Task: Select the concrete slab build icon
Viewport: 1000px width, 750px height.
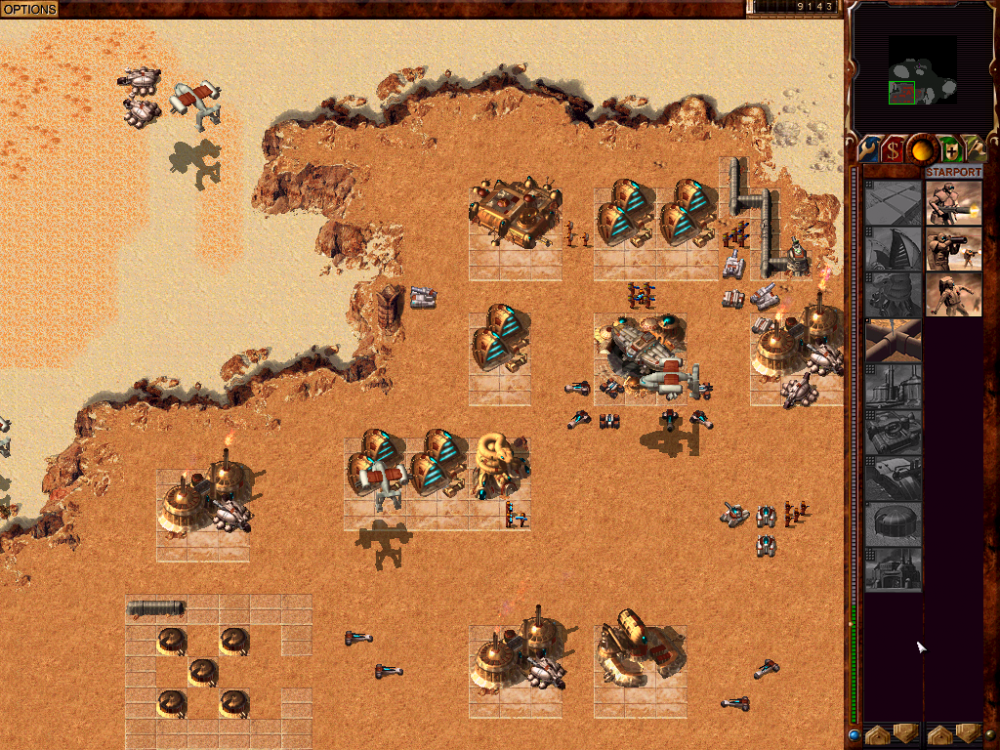Action: (893, 203)
